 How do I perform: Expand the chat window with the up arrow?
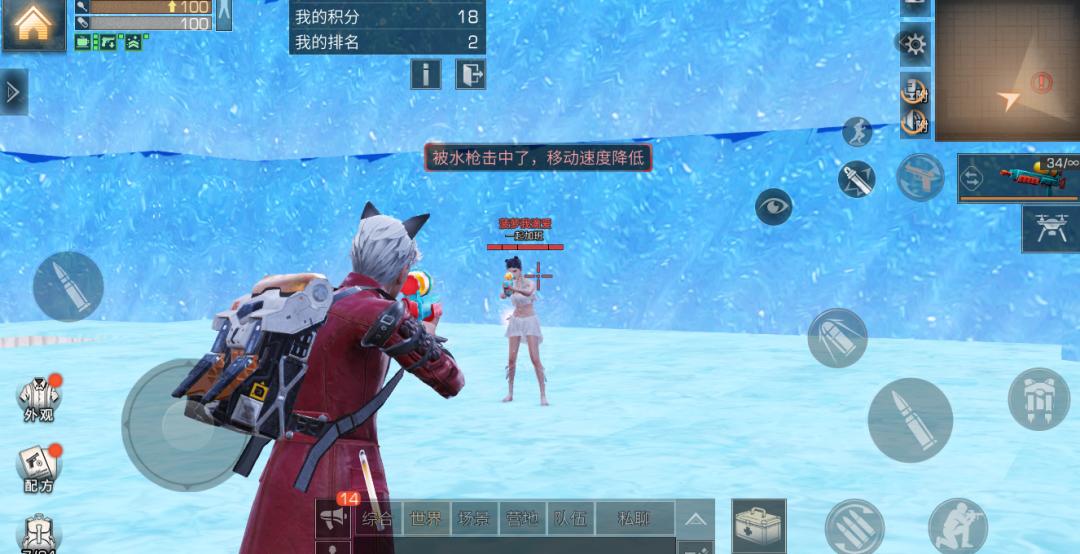pyautogui.click(x=695, y=519)
